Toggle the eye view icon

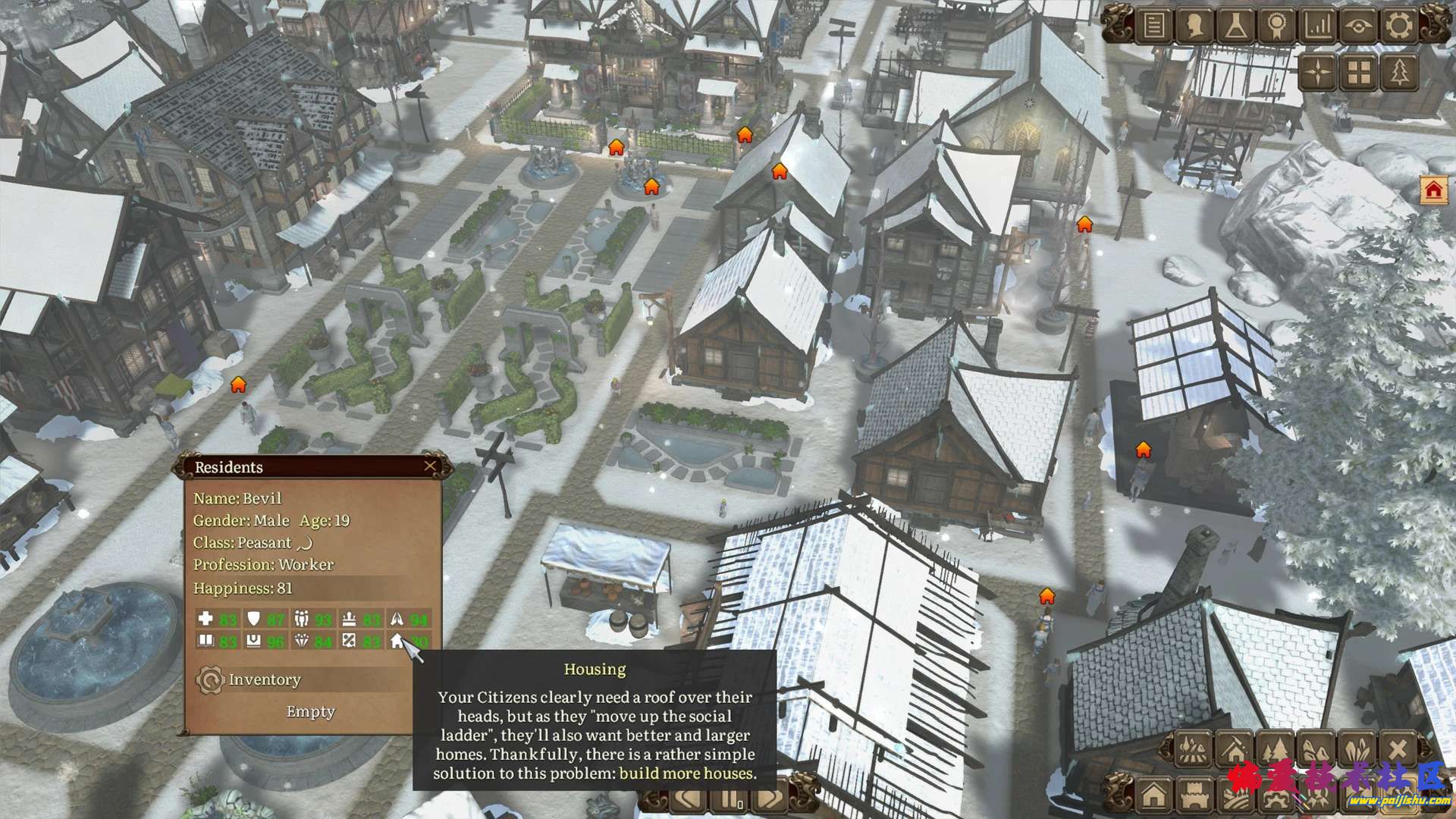1358,27
